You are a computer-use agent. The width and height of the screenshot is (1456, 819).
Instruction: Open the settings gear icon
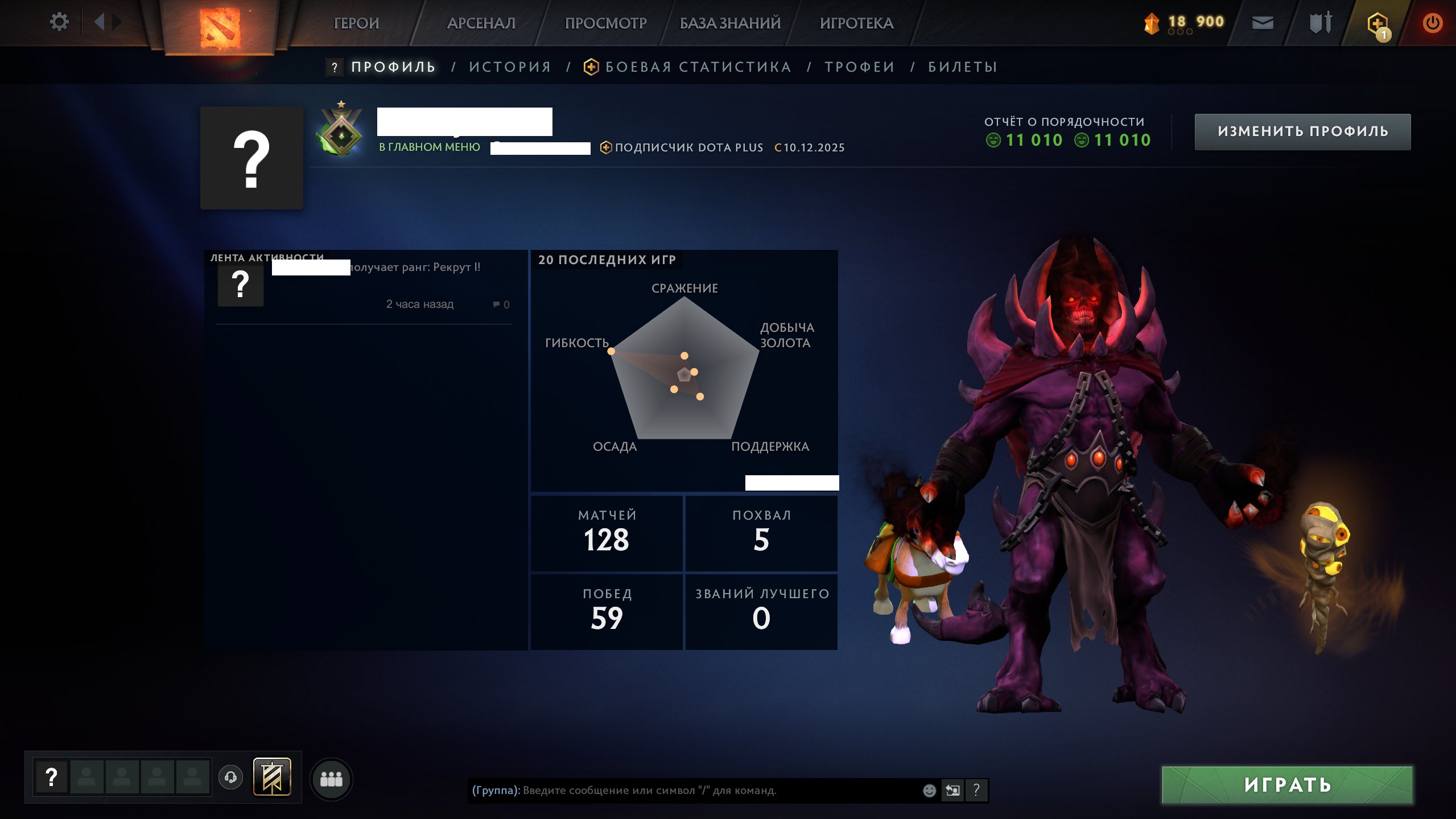[59, 21]
